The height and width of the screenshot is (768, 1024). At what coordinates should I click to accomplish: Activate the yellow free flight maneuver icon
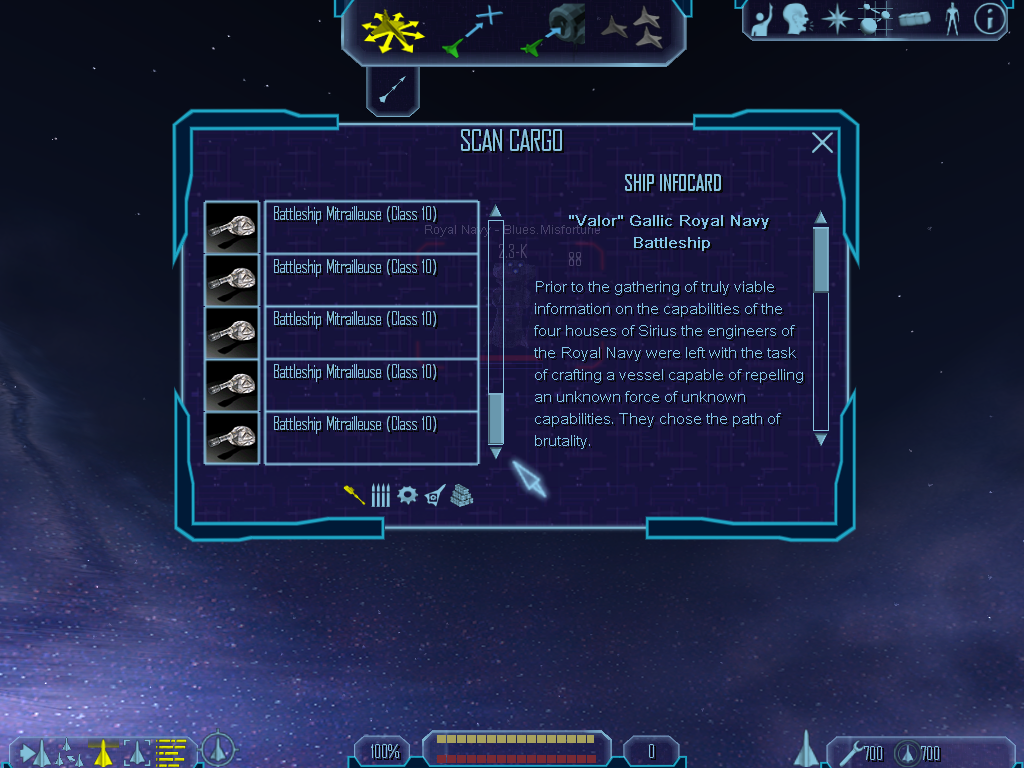click(393, 30)
